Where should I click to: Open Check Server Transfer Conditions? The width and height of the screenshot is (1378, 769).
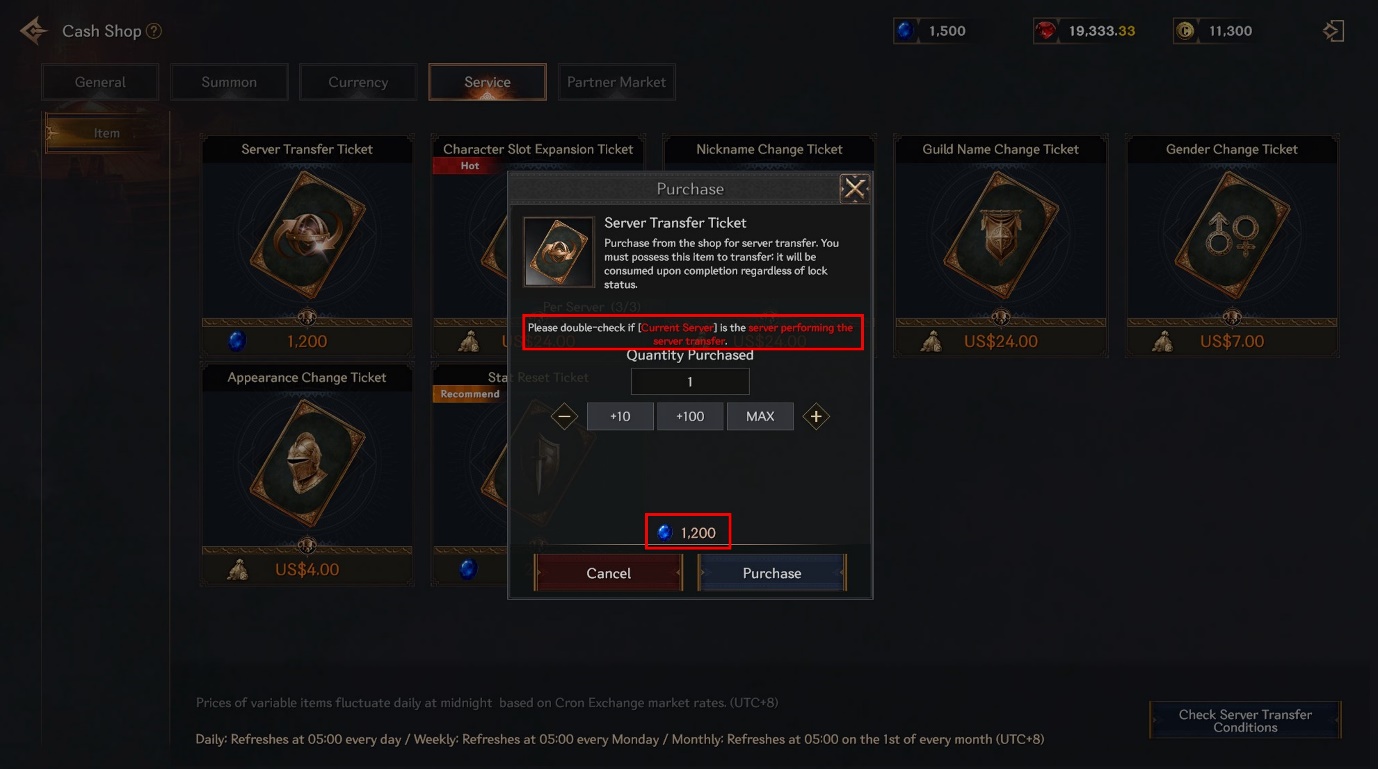[1245, 720]
